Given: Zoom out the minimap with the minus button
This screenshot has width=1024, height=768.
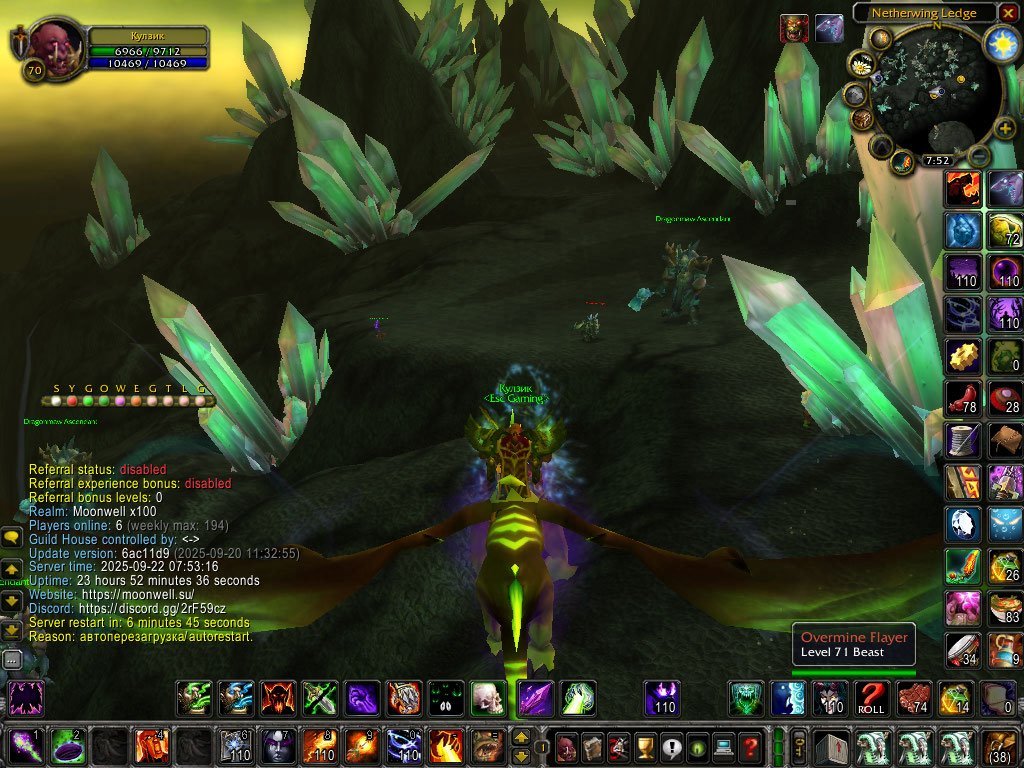Looking at the screenshot, I should (981, 157).
